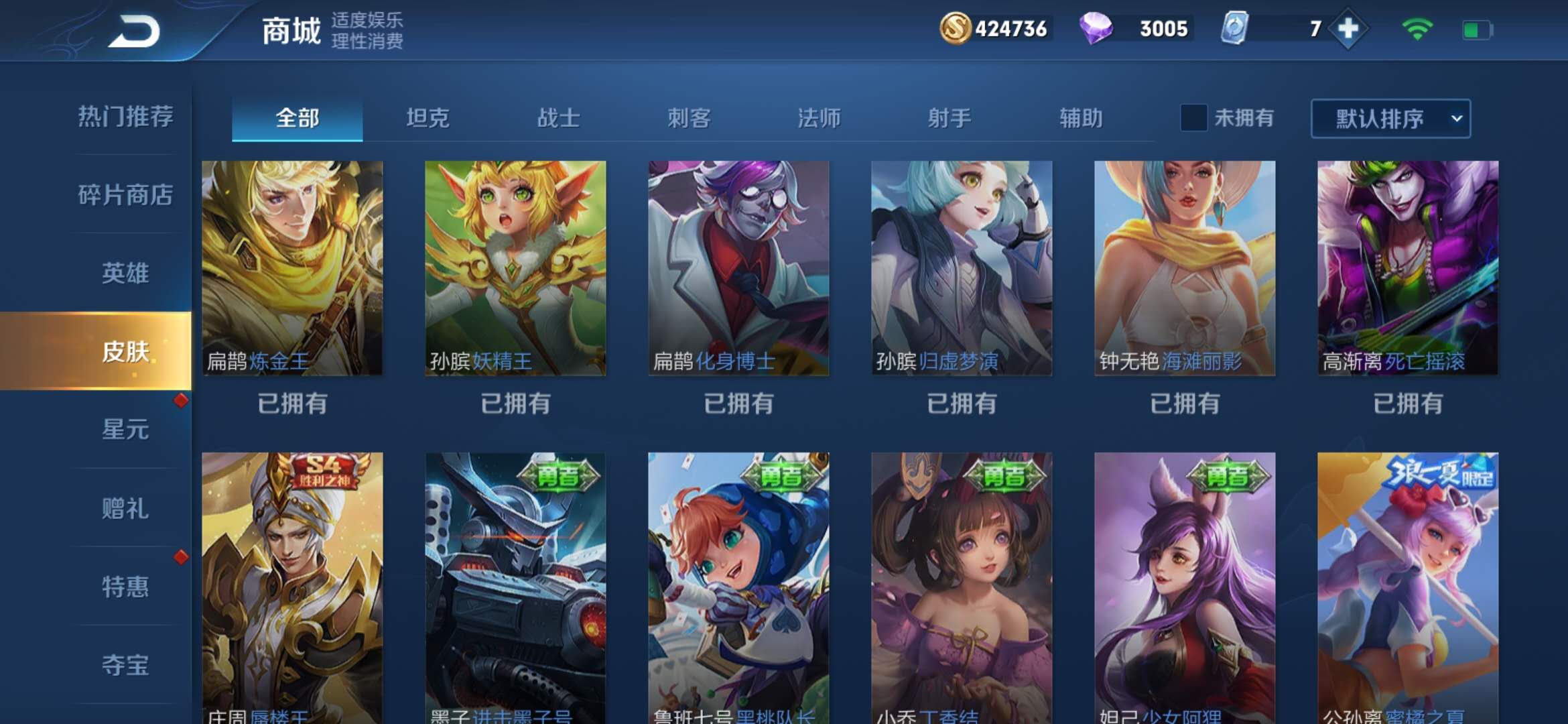Screen dimensions: 1568x724
Task: Open the 扁鹊炼金王 skin thumbnail
Action: pos(293,268)
